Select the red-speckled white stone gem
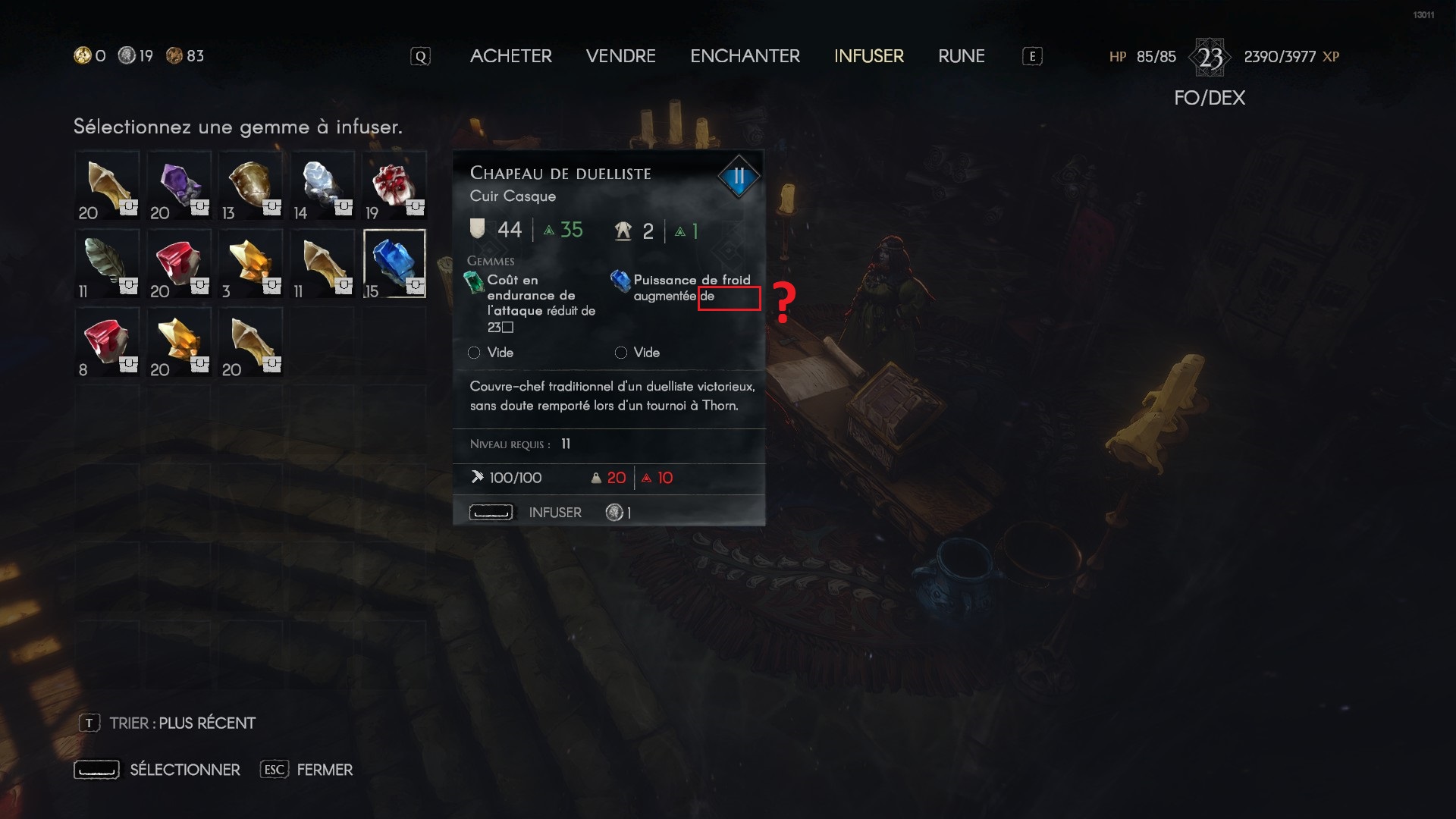Image resolution: width=1456 pixels, height=819 pixels. click(x=394, y=186)
